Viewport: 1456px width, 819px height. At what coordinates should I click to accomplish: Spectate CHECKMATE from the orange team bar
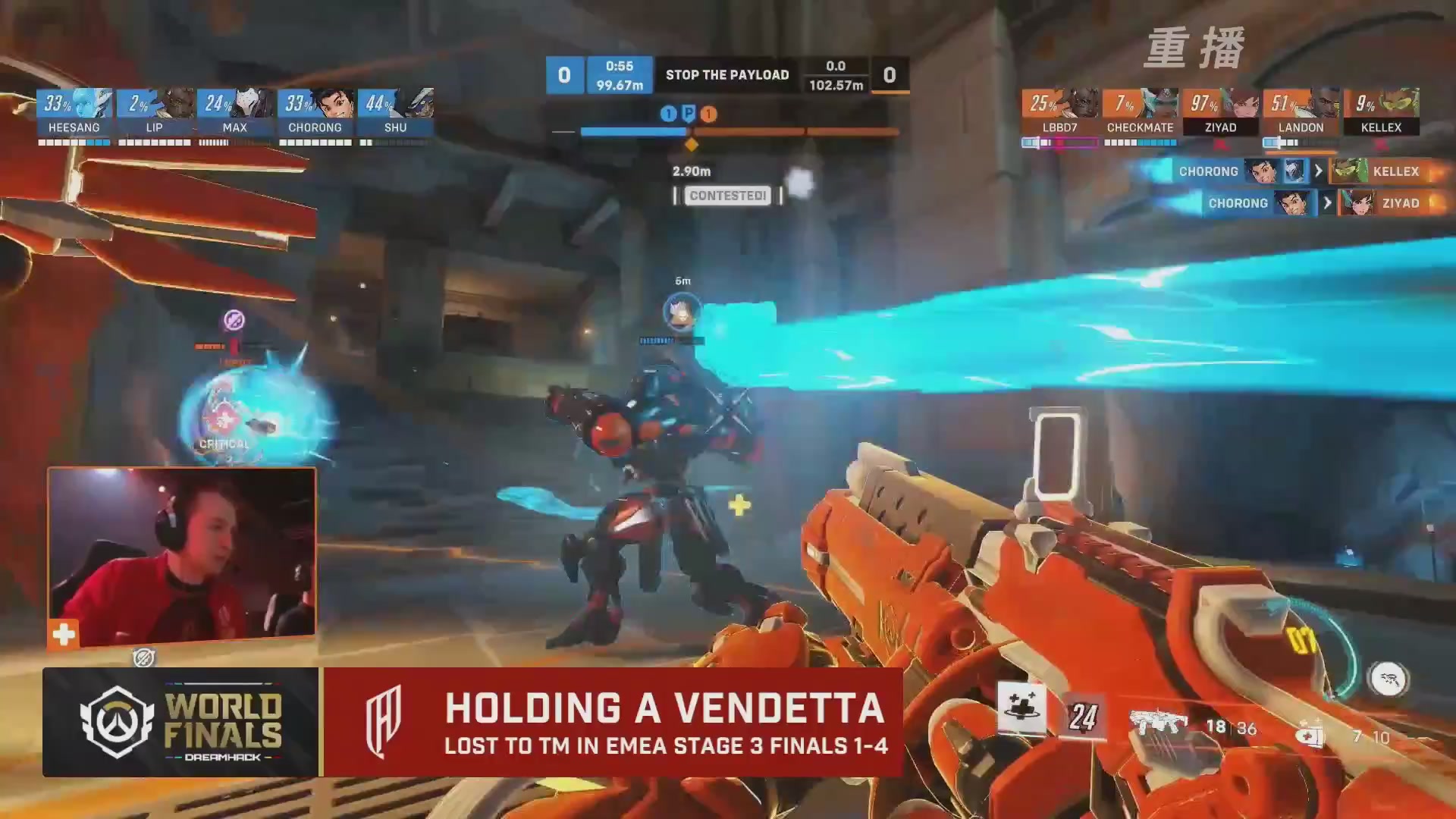click(1140, 112)
